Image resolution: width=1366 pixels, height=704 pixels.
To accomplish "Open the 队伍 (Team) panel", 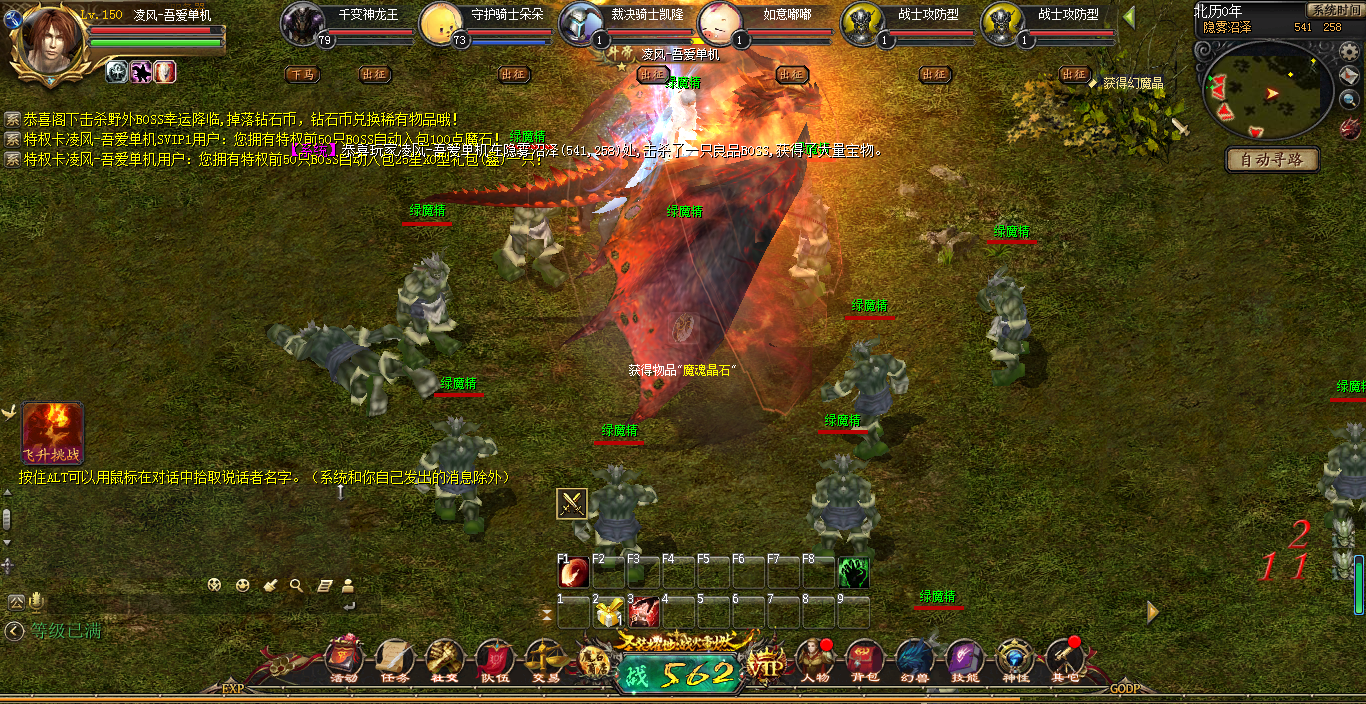I will coord(494,659).
